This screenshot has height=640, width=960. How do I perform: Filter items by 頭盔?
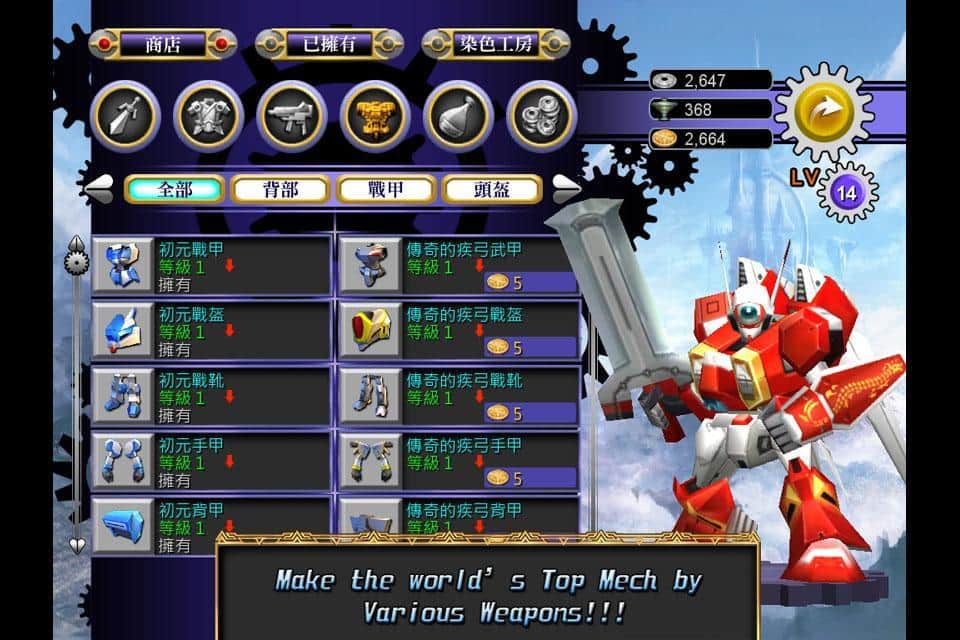pos(492,189)
